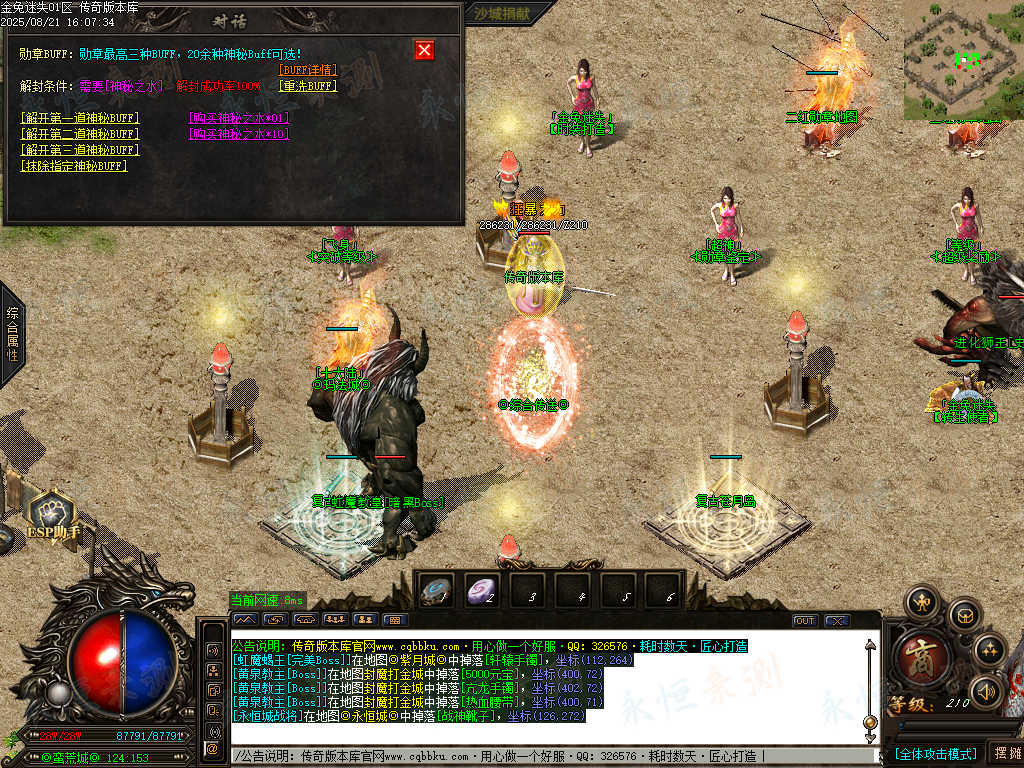The image size is (1024, 768).
Task: Choose 抹除指定神秘BUFF
Action: [x=74, y=166]
